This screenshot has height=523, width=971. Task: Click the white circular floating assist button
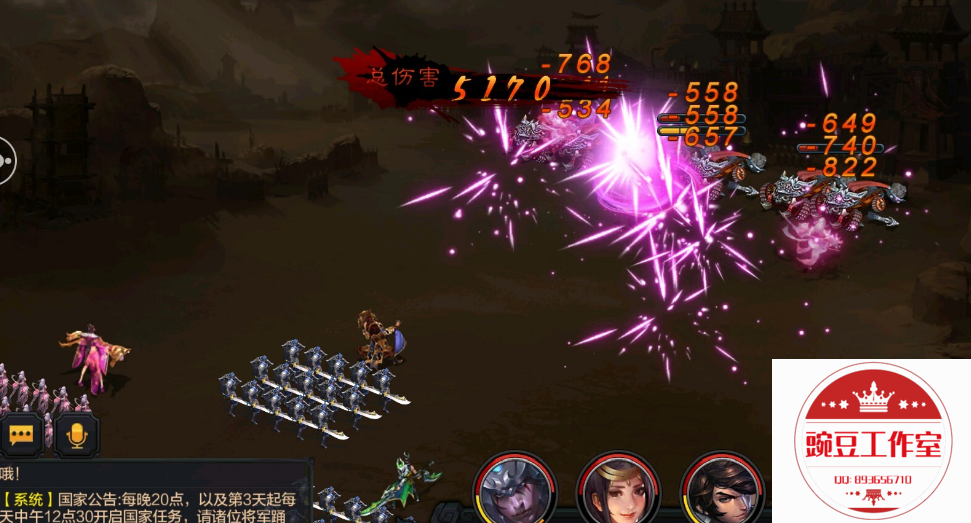6,159
